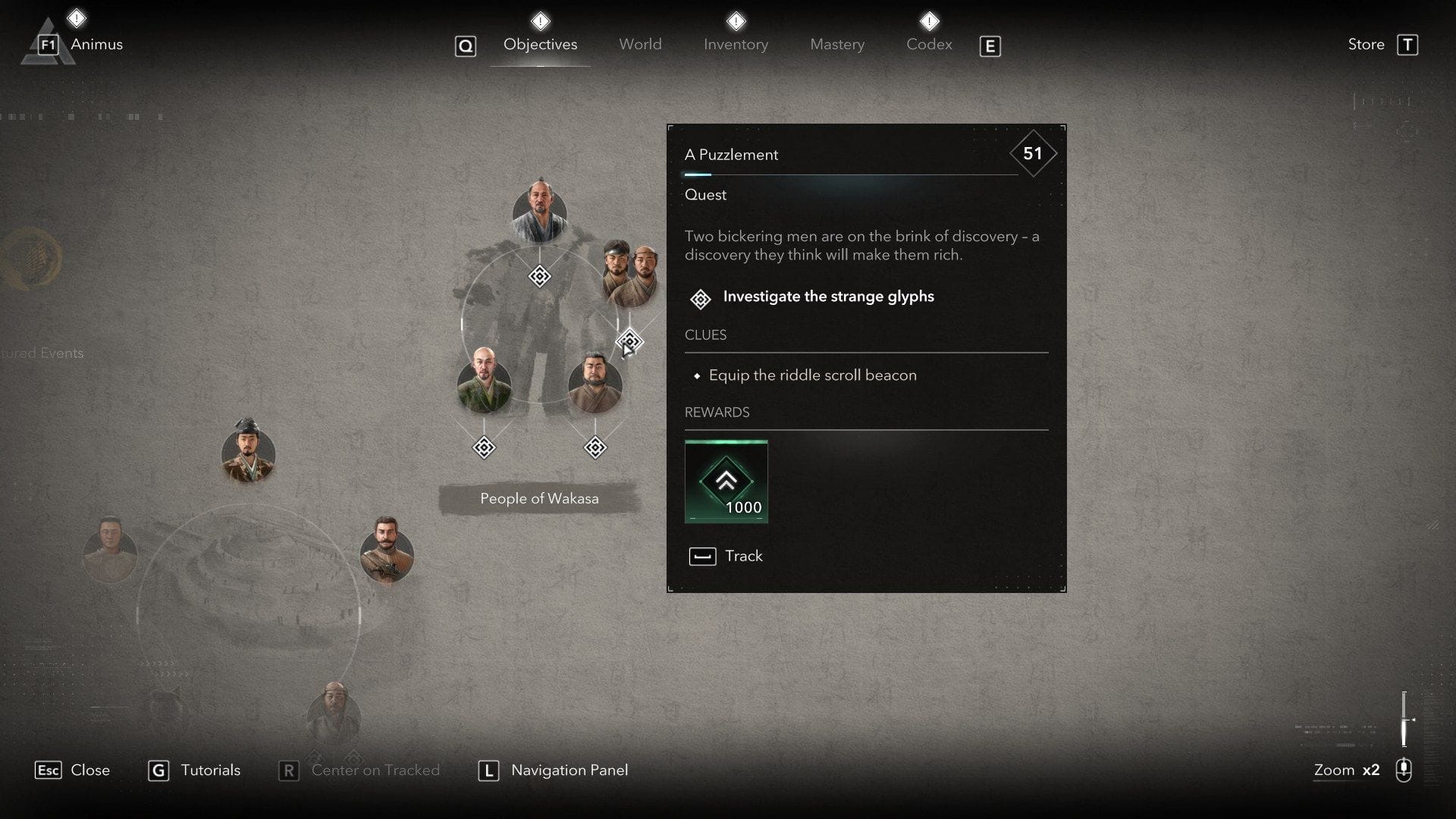The width and height of the screenshot is (1456, 819).
Task: Switch to the Mastery tab
Action: (x=836, y=44)
